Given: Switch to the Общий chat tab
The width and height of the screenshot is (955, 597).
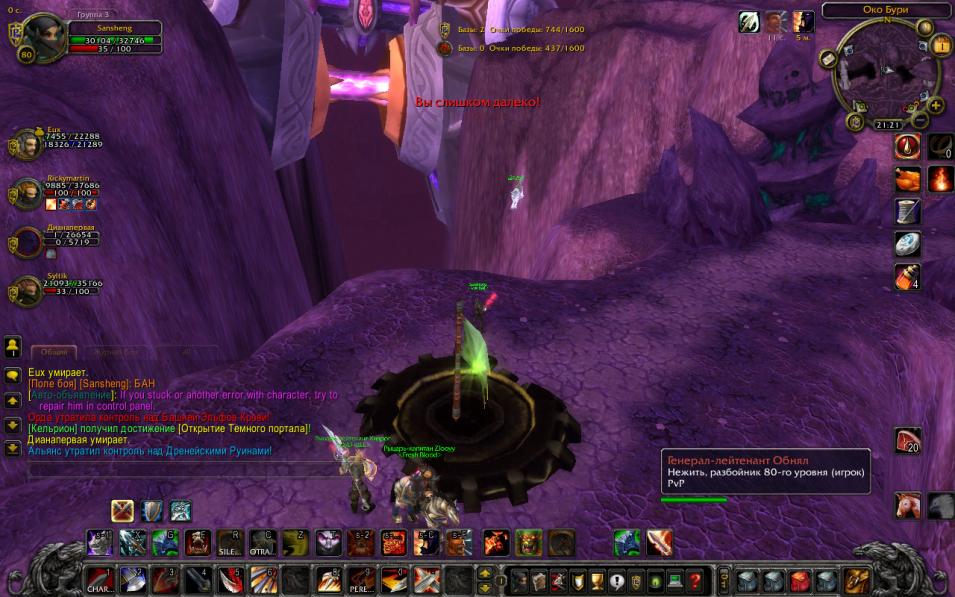Looking at the screenshot, I should (x=54, y=352).
